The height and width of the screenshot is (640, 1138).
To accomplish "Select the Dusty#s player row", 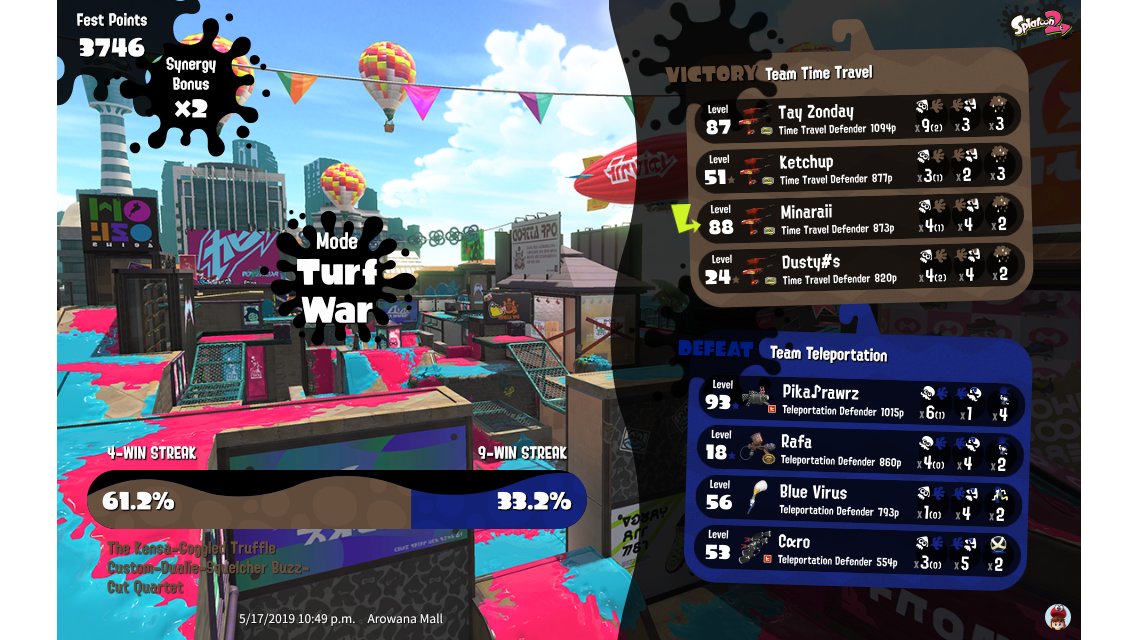I will tap(860, 269).
